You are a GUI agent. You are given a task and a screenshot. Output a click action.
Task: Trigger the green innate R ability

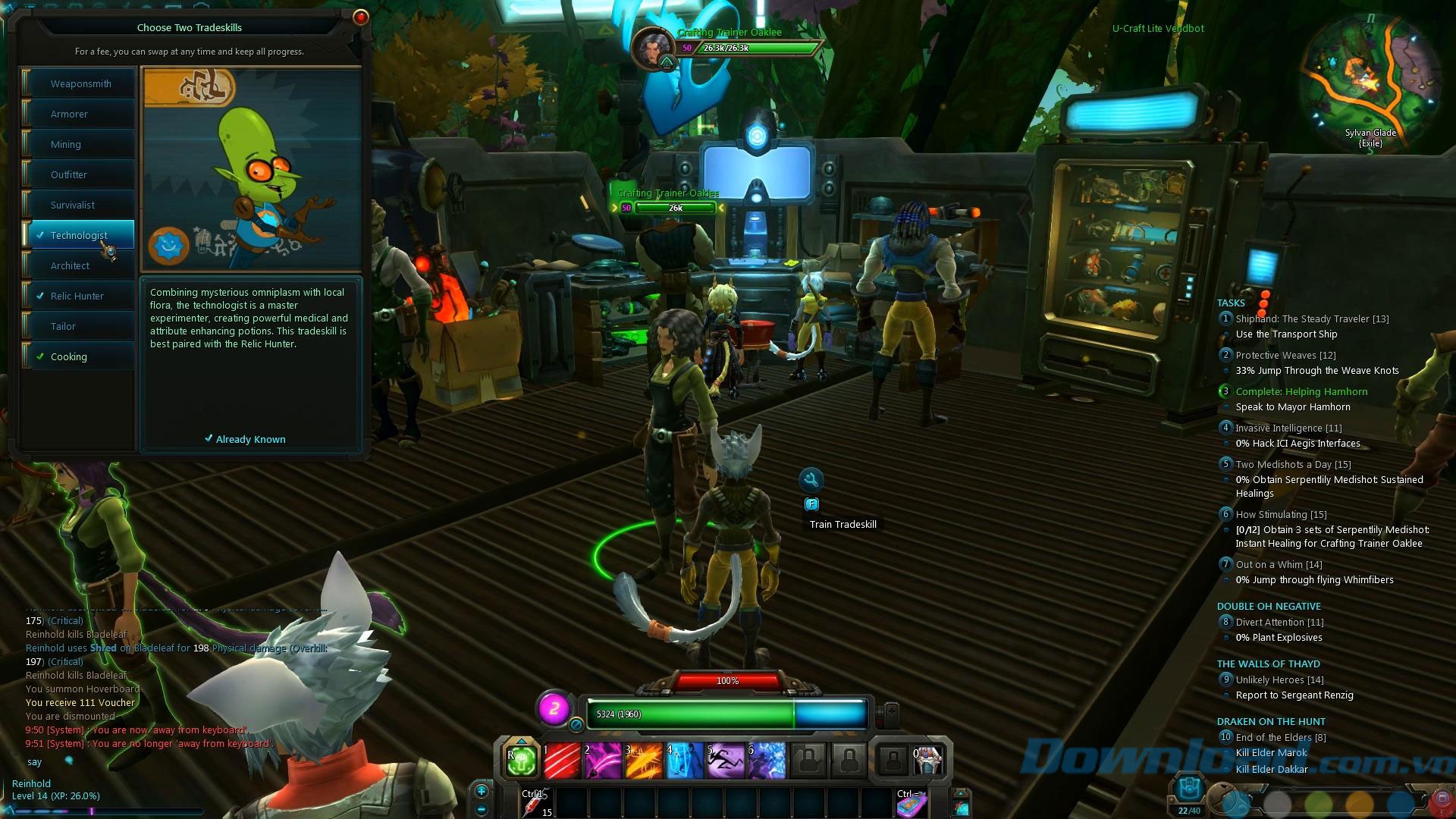[520, 758]
